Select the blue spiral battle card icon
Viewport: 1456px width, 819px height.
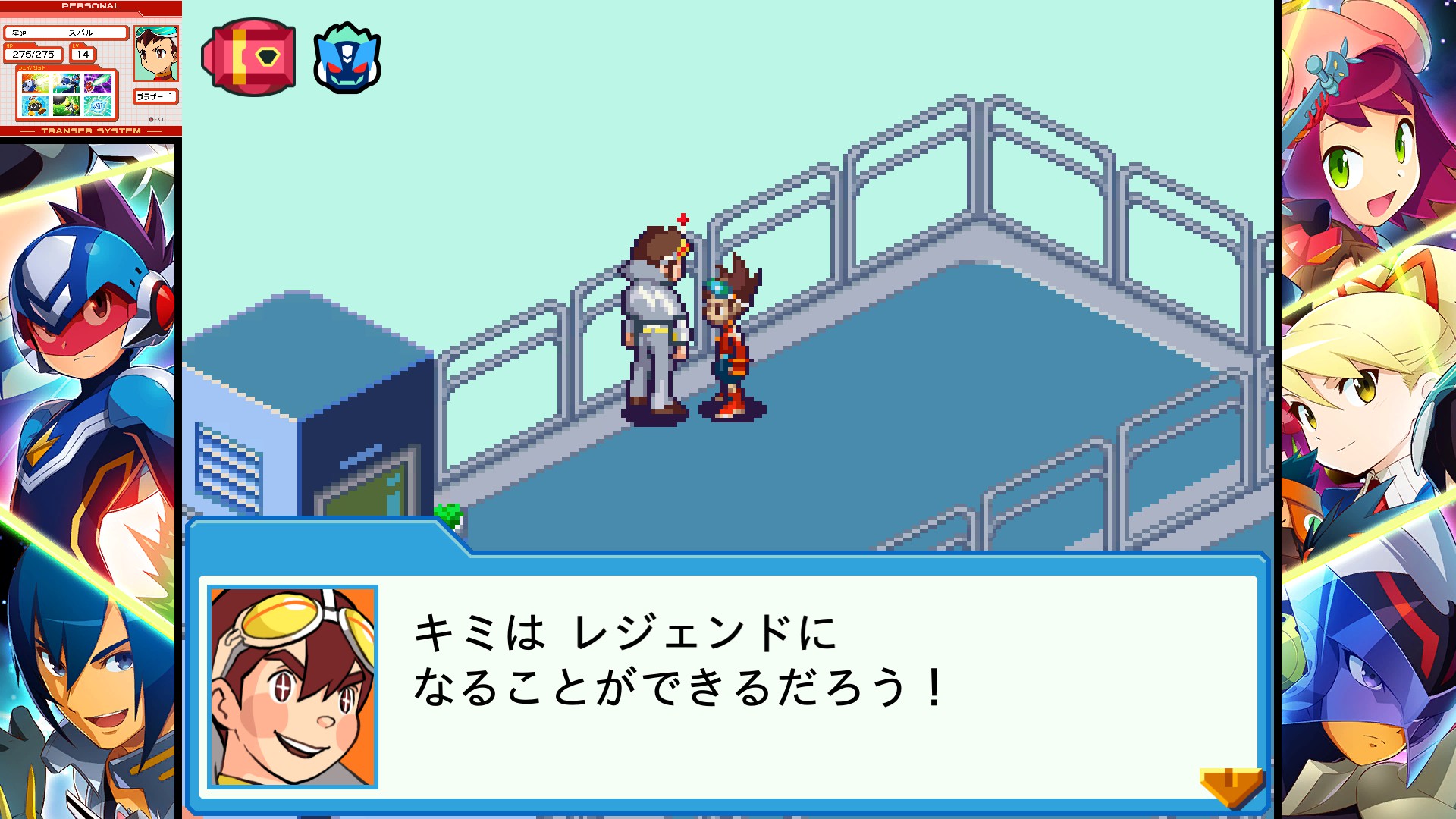(97, 106)
